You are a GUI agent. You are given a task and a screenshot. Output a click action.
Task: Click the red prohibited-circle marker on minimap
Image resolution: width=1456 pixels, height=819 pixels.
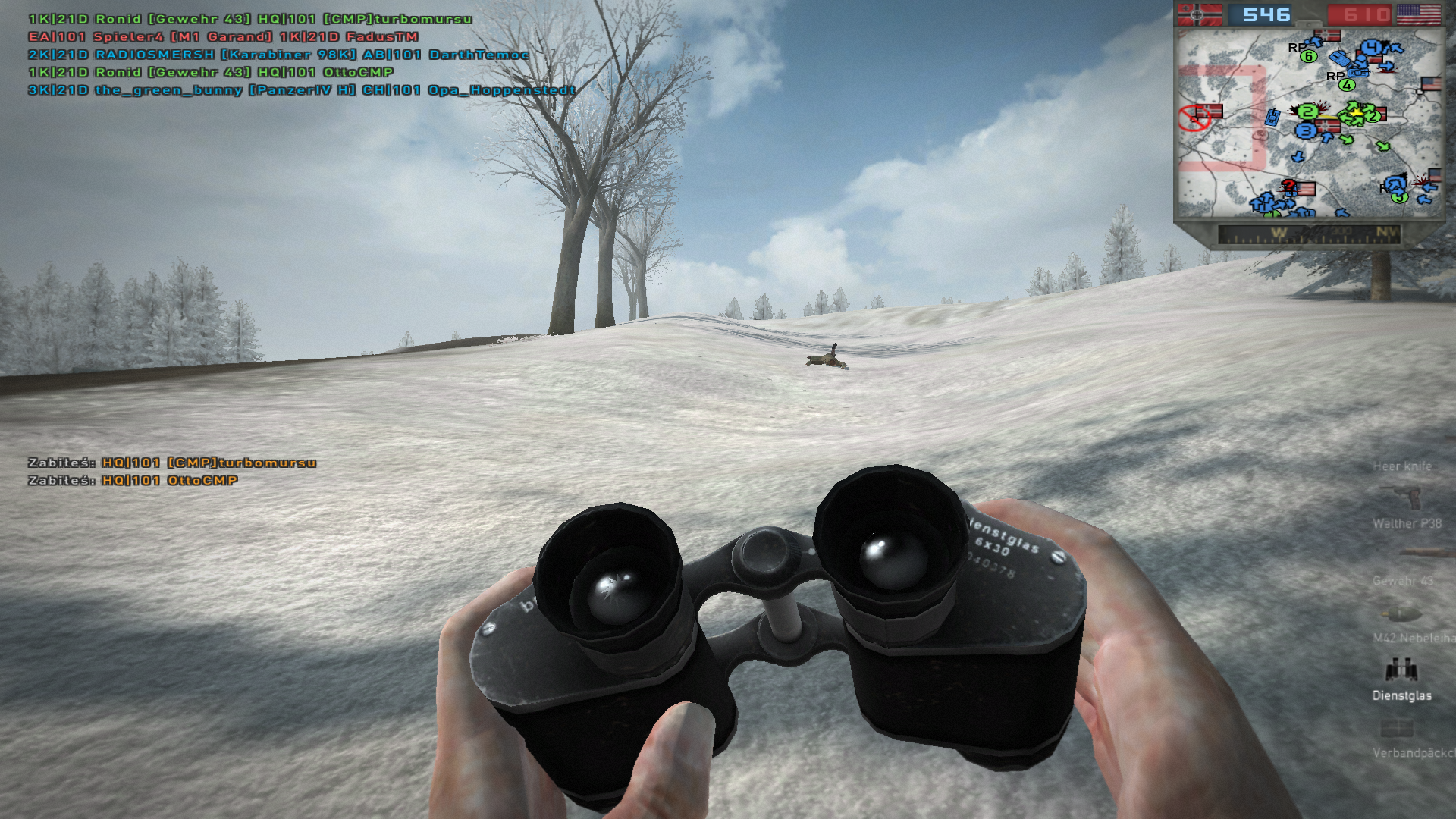[1193, 118]
